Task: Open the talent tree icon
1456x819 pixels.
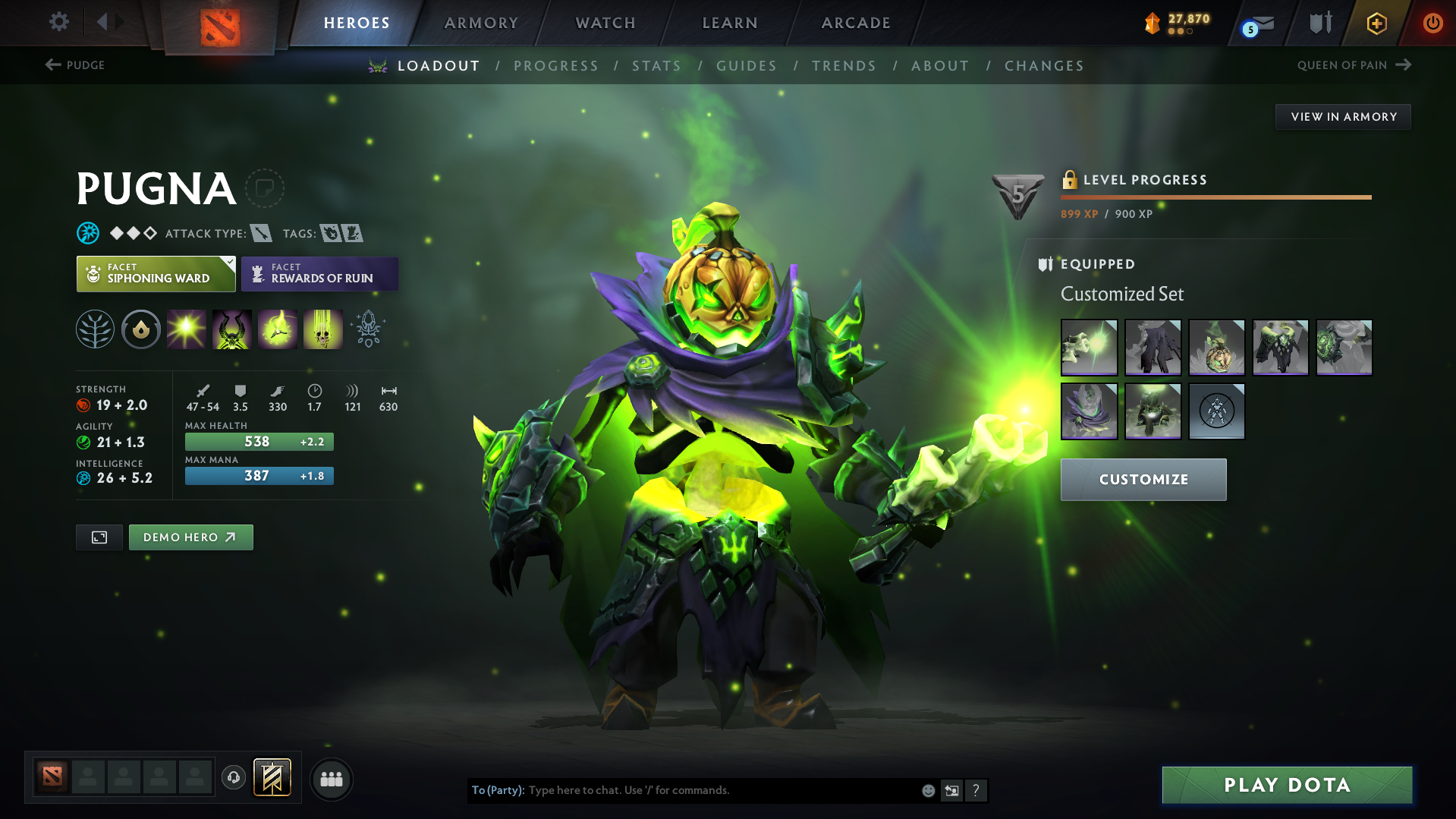Action: pos(95,329)
